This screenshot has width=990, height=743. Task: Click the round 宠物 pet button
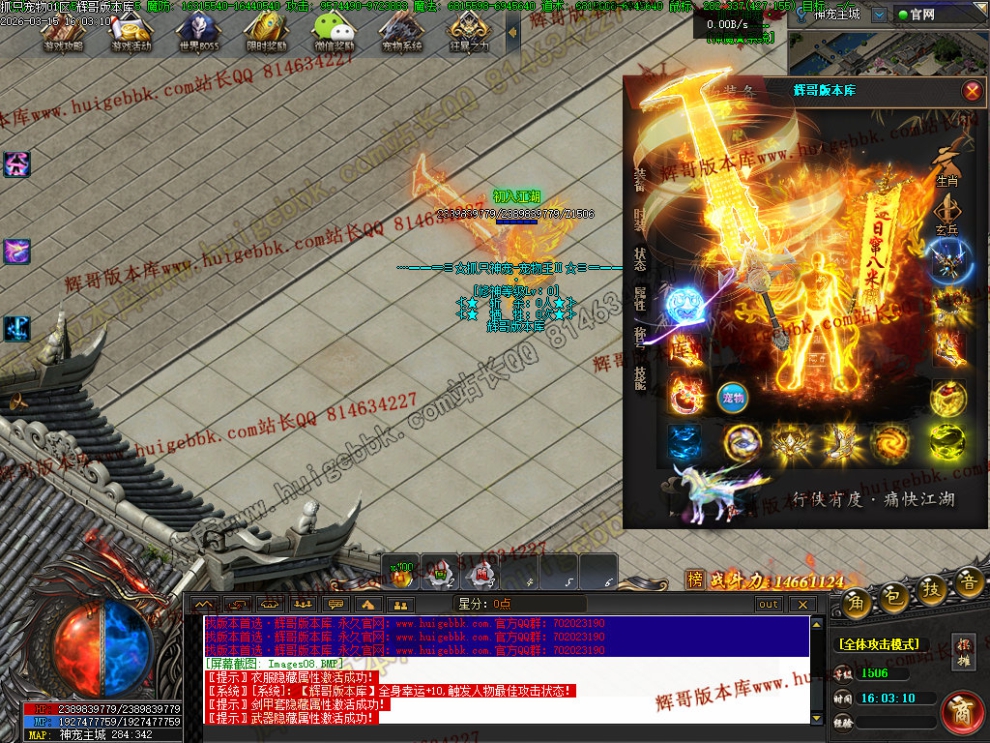[733, 396]
